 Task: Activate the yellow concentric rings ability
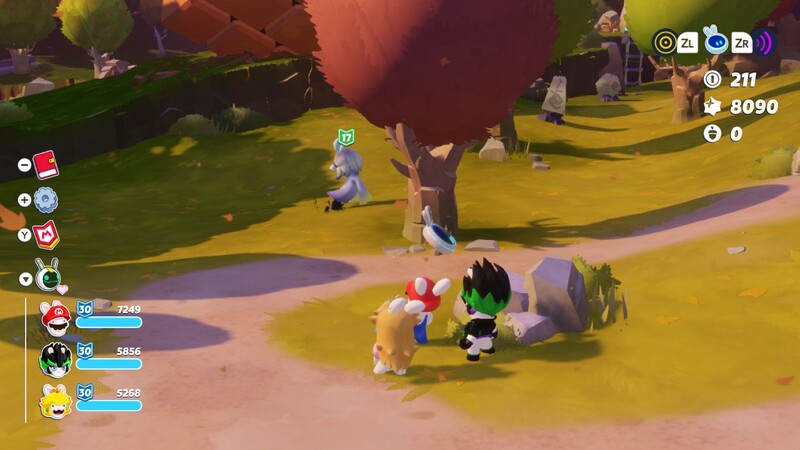(x=665, y=42)
